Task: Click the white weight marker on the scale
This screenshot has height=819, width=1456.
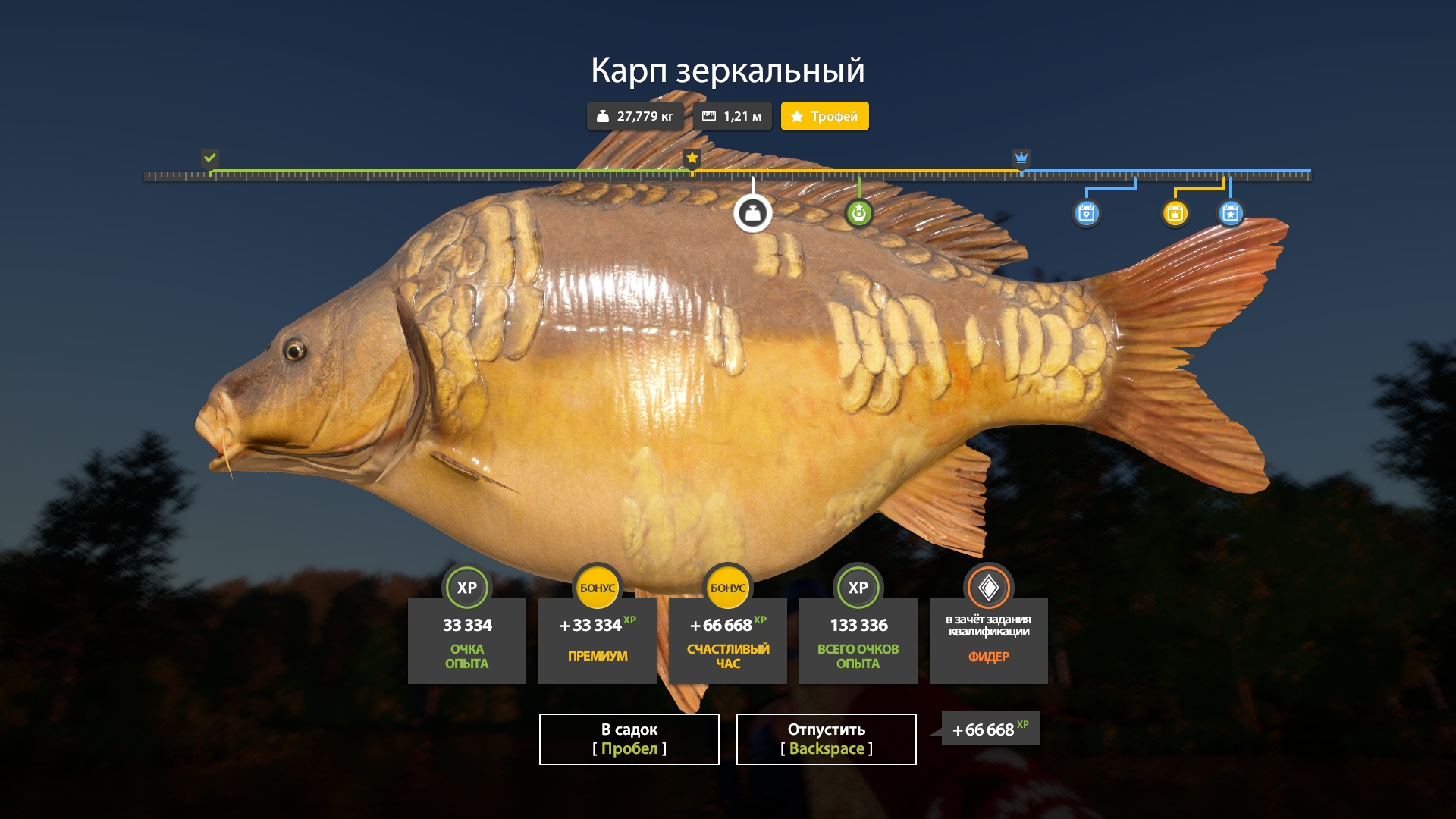Action: 752,214
